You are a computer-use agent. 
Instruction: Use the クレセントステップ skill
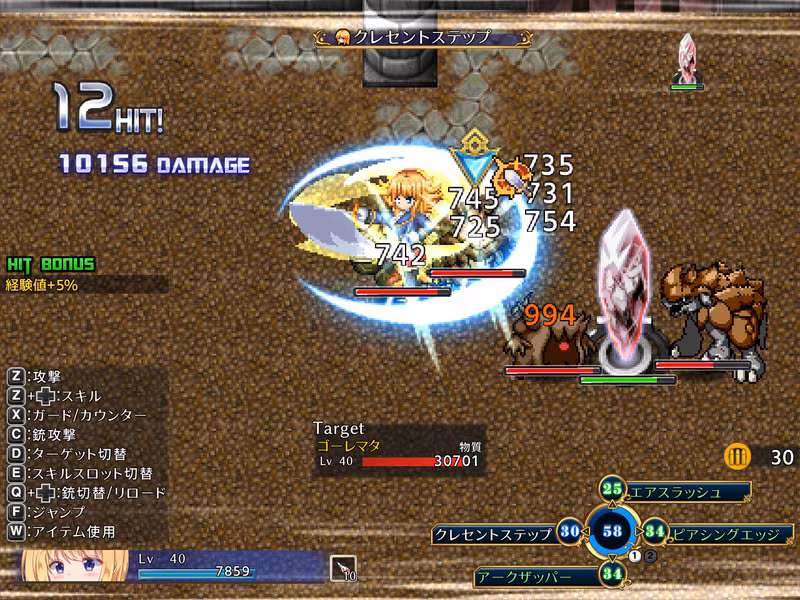point(493,534)
